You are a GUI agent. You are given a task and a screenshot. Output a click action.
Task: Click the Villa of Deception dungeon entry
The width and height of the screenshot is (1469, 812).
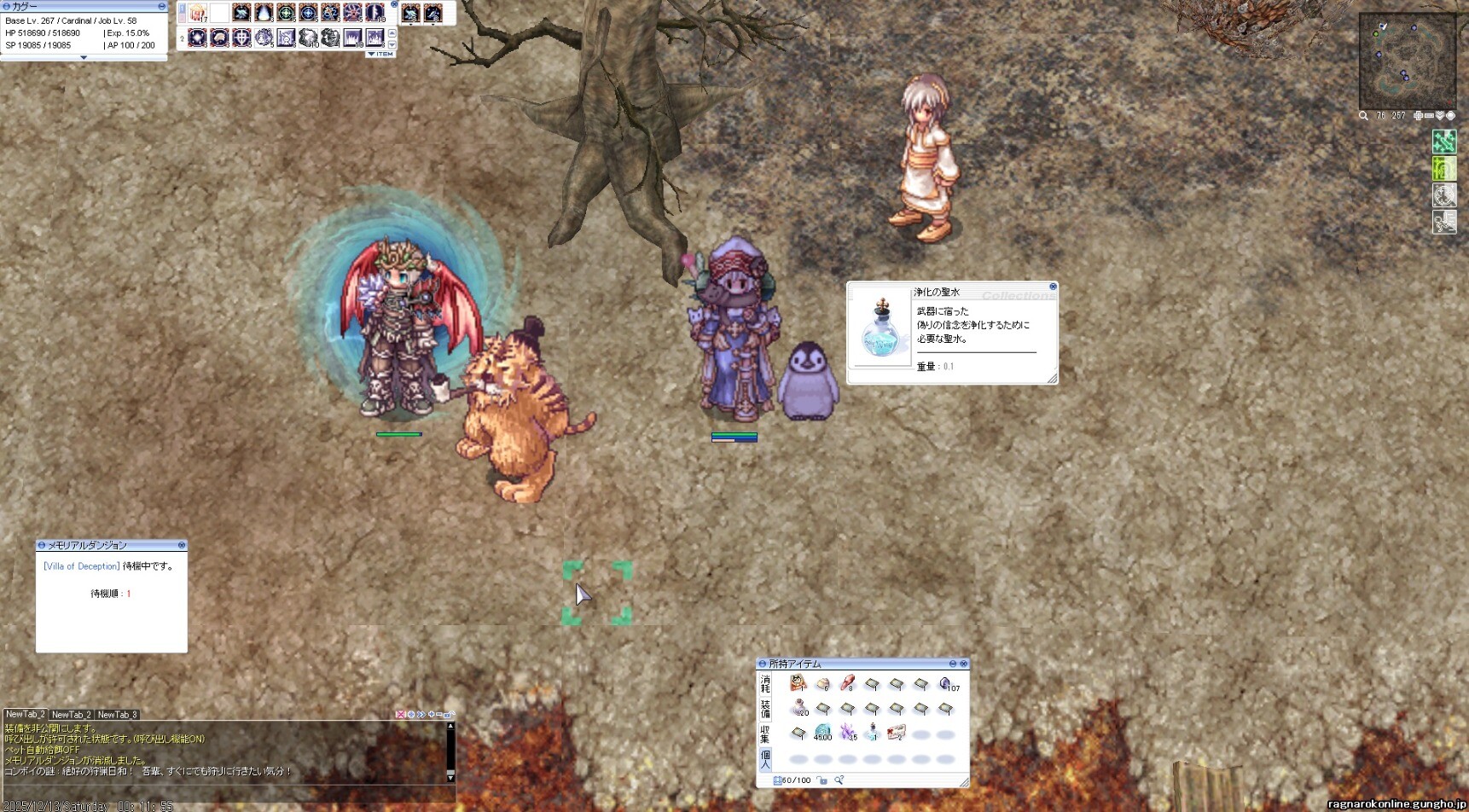[82, 566]
